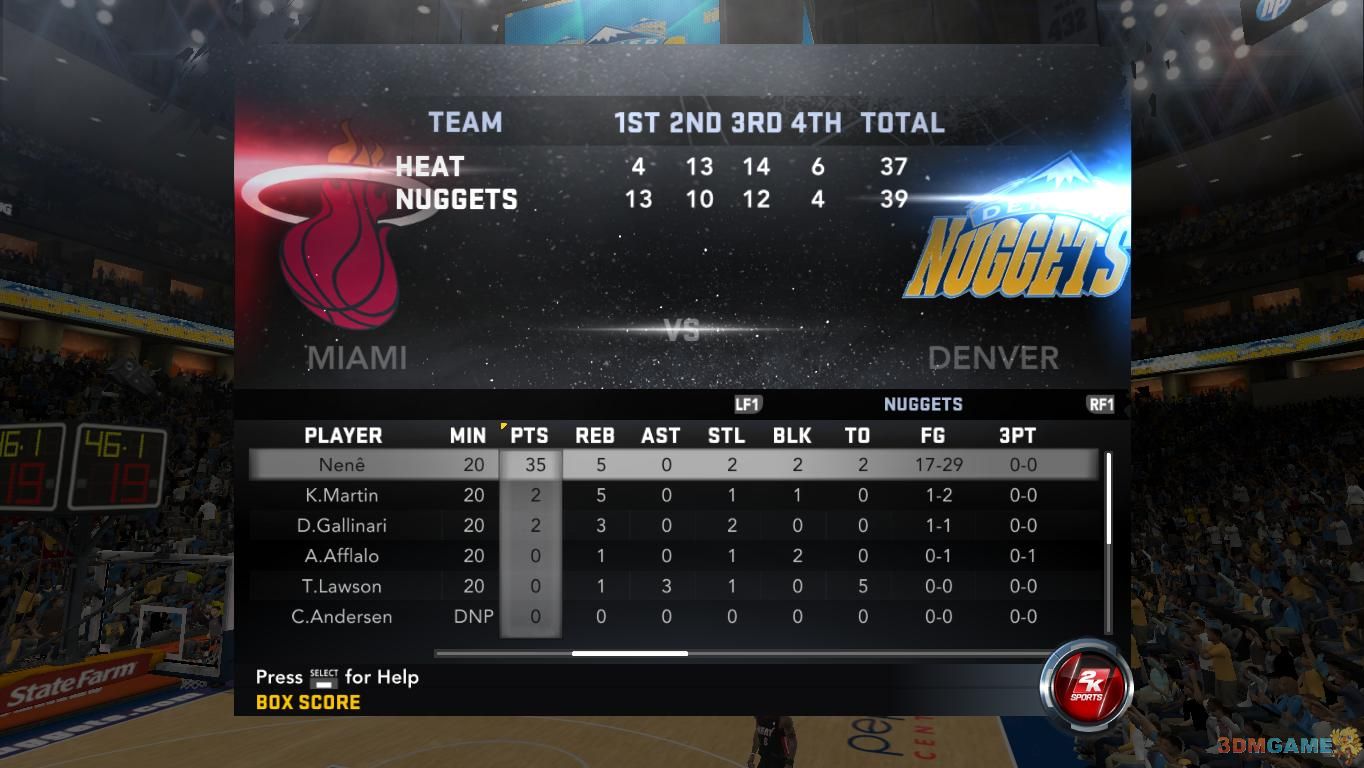Click the horizontal stats scrollbar thumb

pyautogui.click(x=630, y=654)
